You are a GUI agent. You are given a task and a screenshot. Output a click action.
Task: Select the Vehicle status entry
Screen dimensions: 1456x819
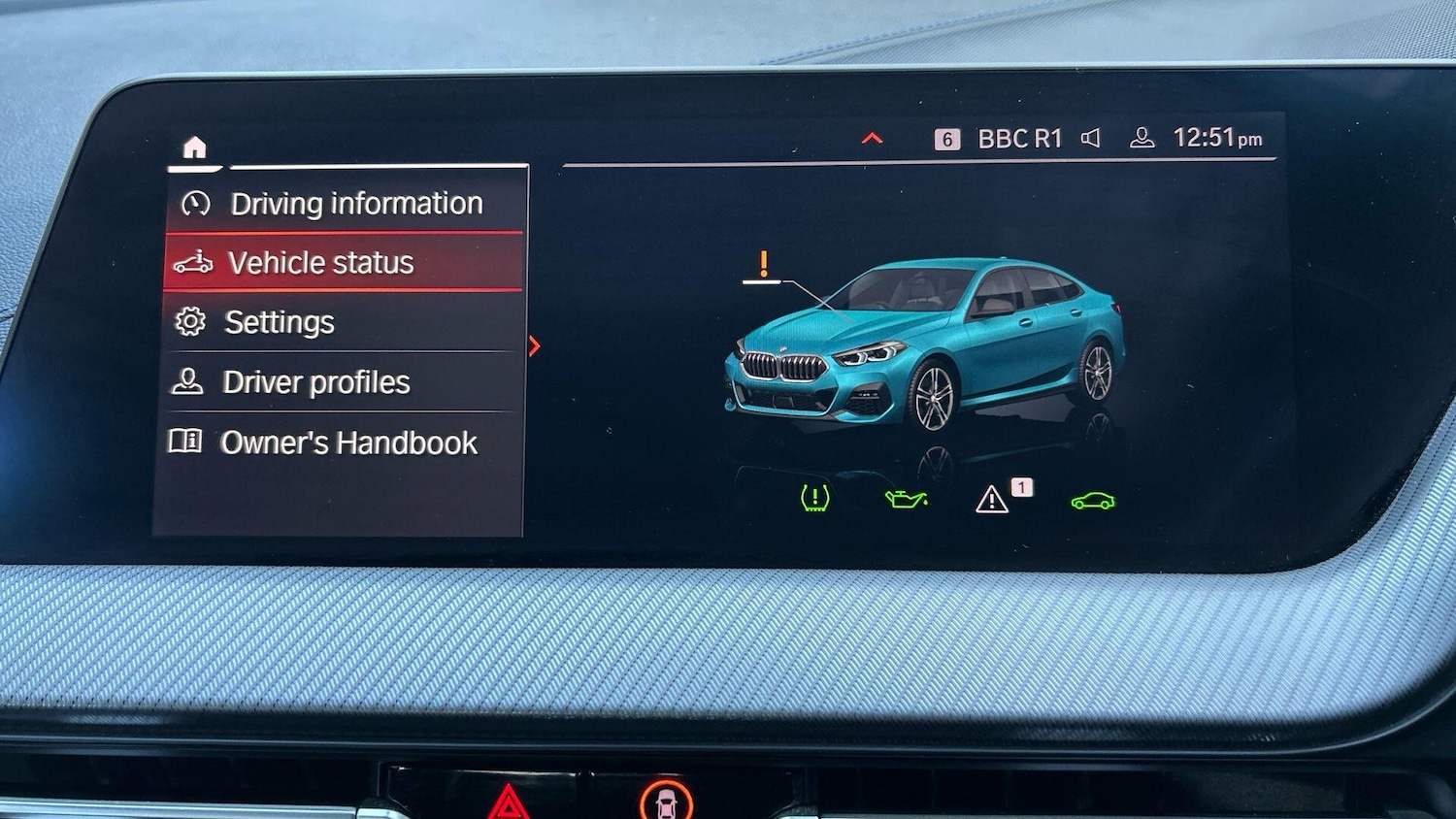[x=320, y=263]
